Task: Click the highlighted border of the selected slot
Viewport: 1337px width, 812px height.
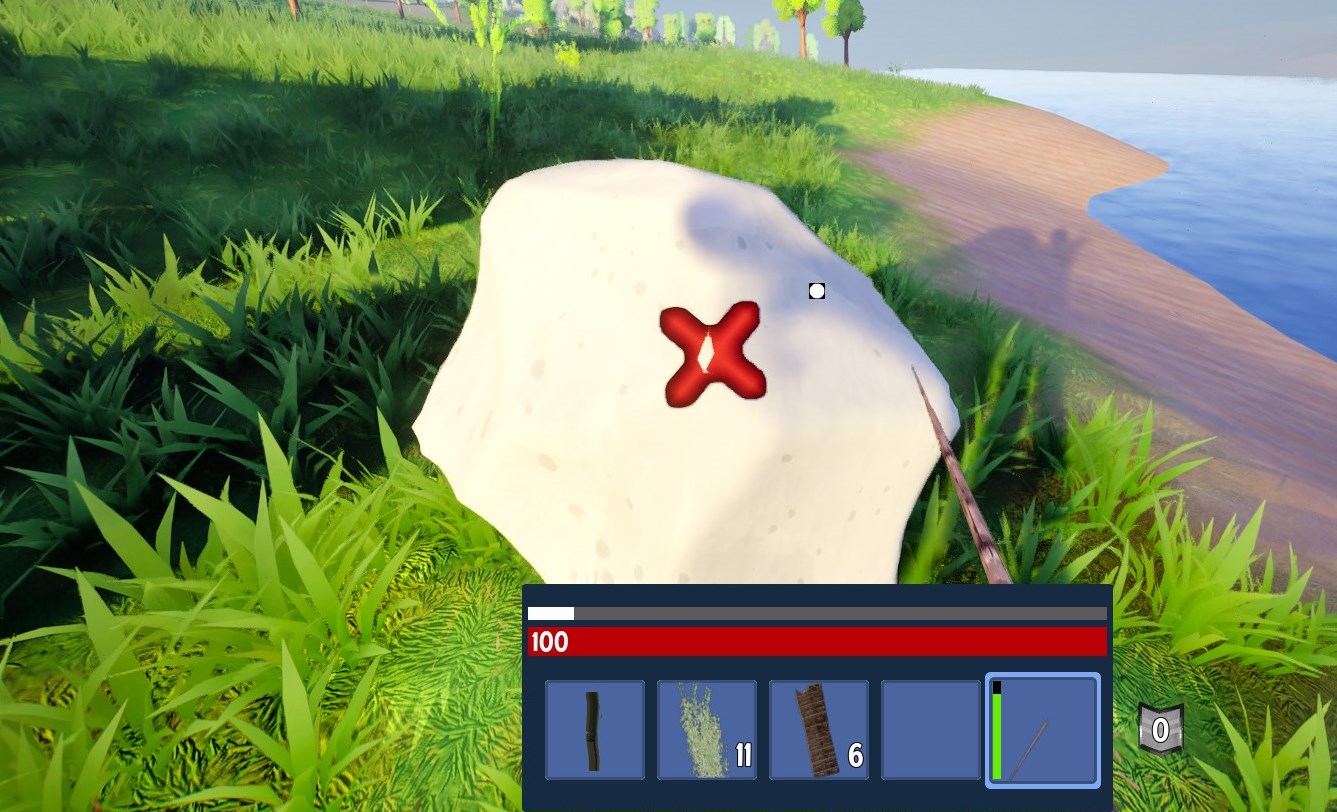Action: click(x=1042, y=676)
